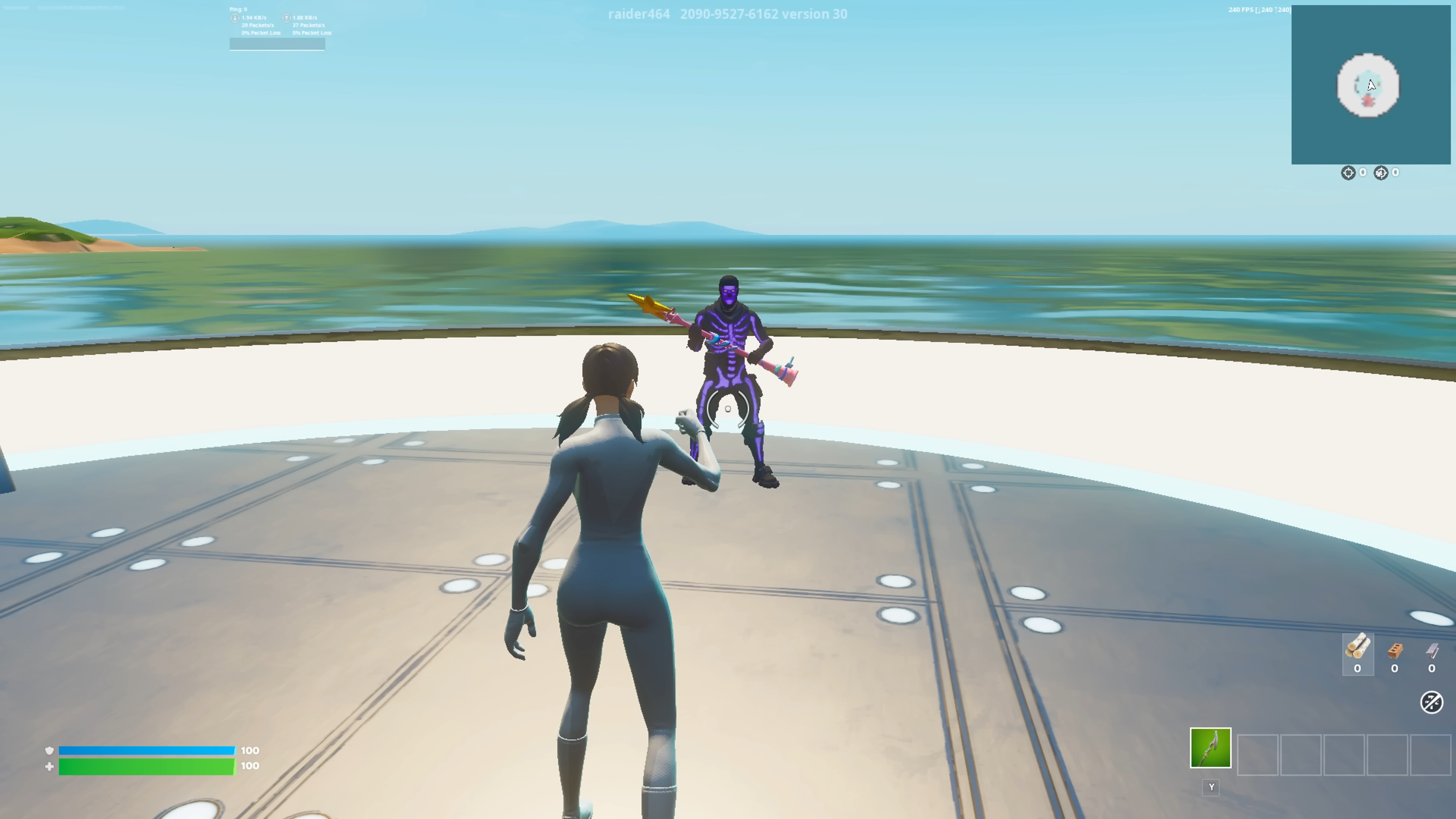Click the crosshair eliminations counter icon

tap(1349, 173)
